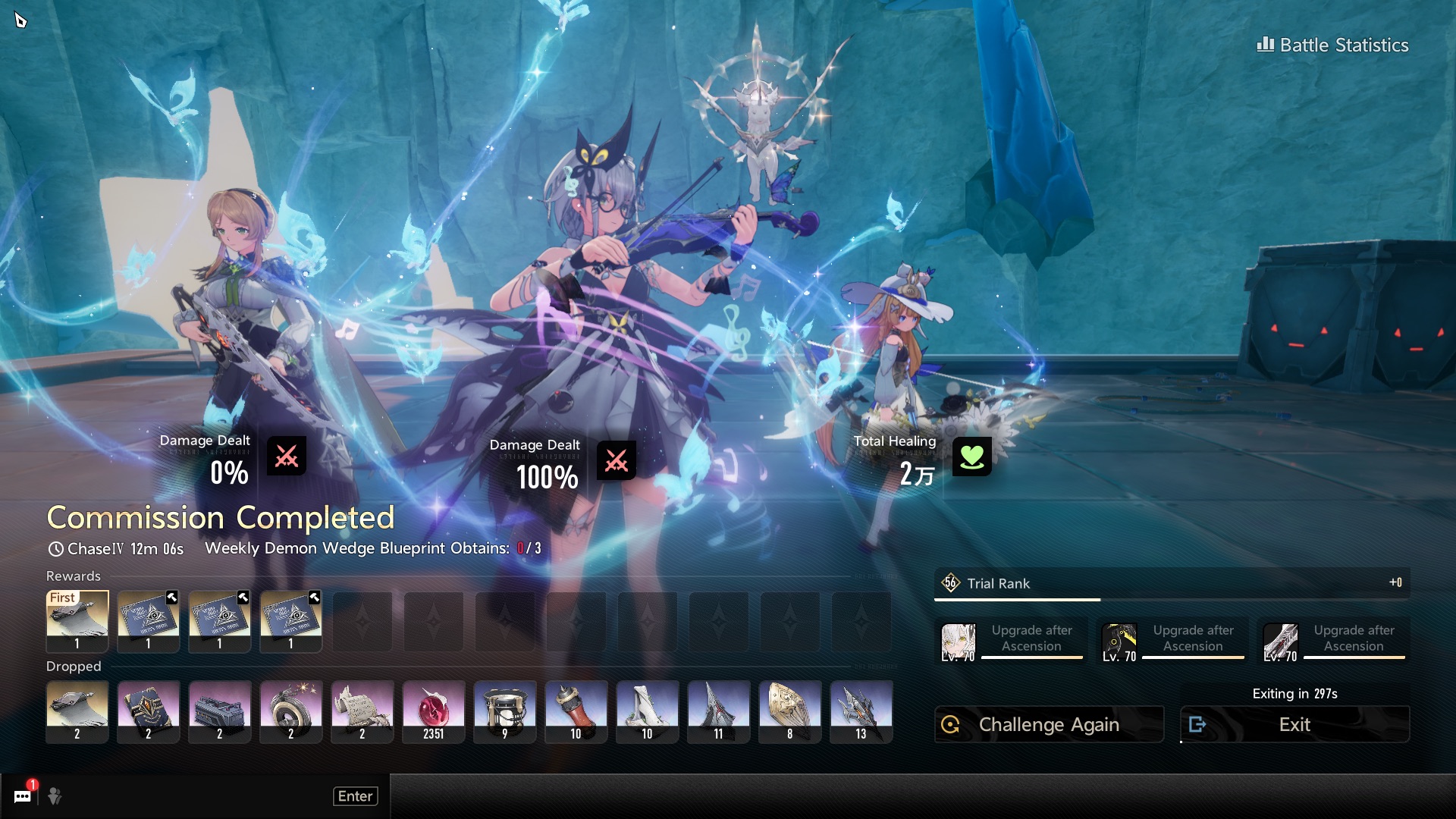Open Battle Statistics

tap(1333, 45)
